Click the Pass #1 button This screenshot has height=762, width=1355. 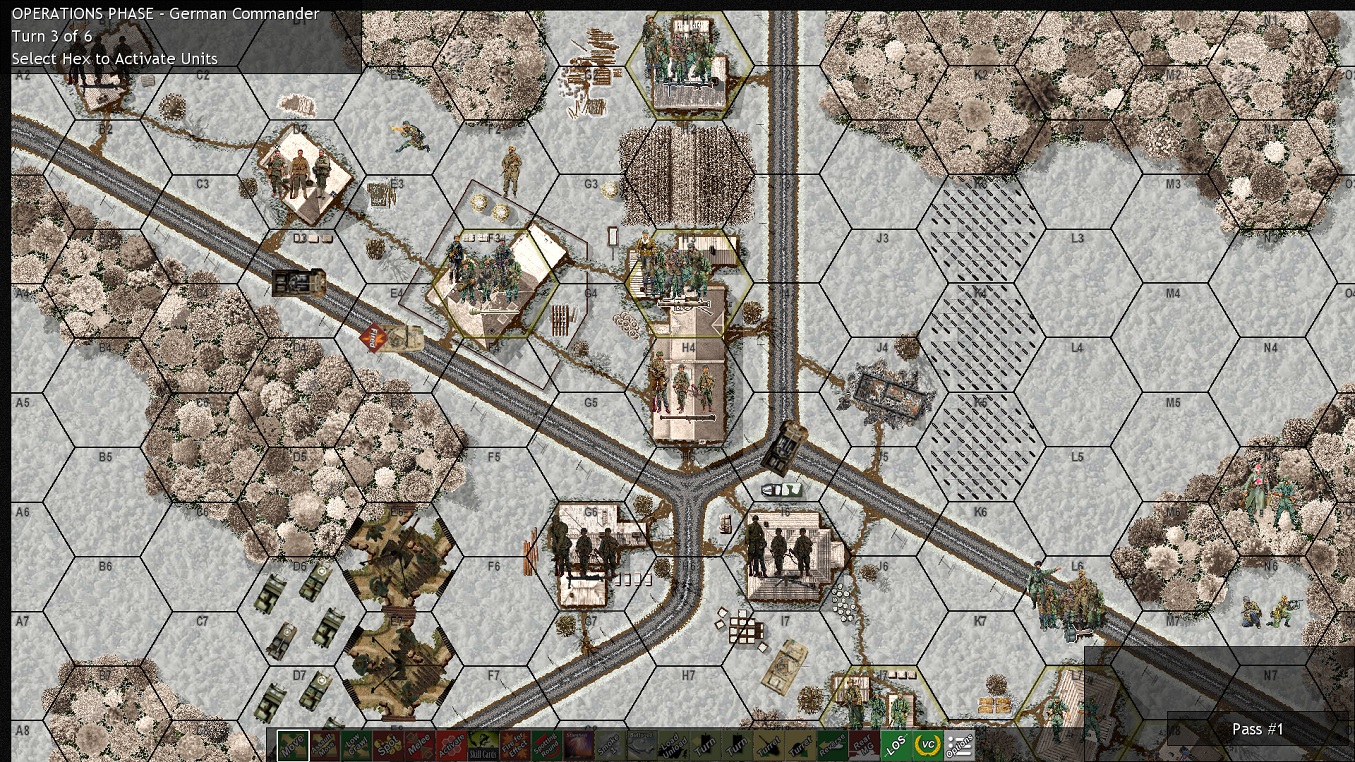click(1256, 729)
